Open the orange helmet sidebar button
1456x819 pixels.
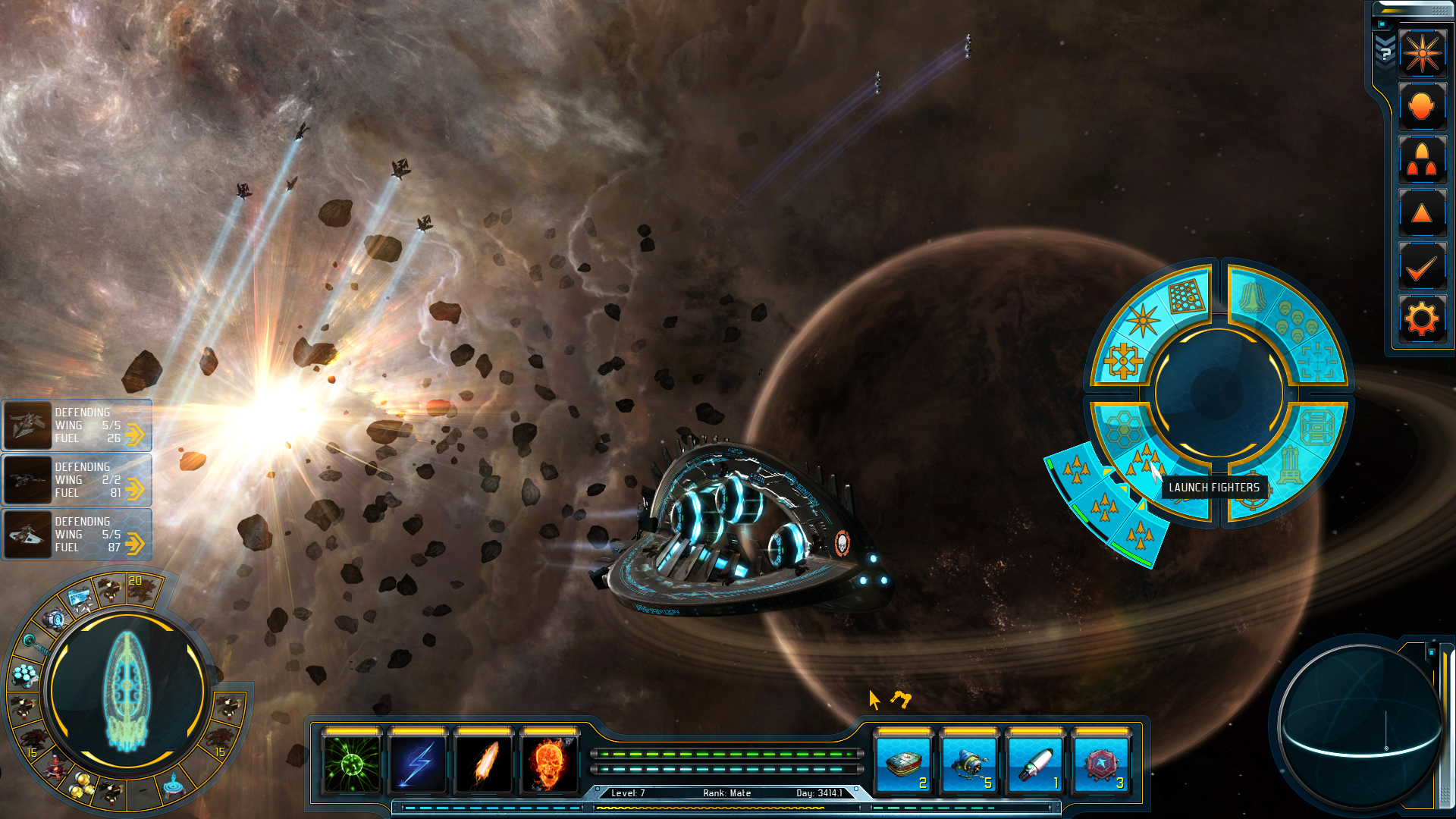1422,106
